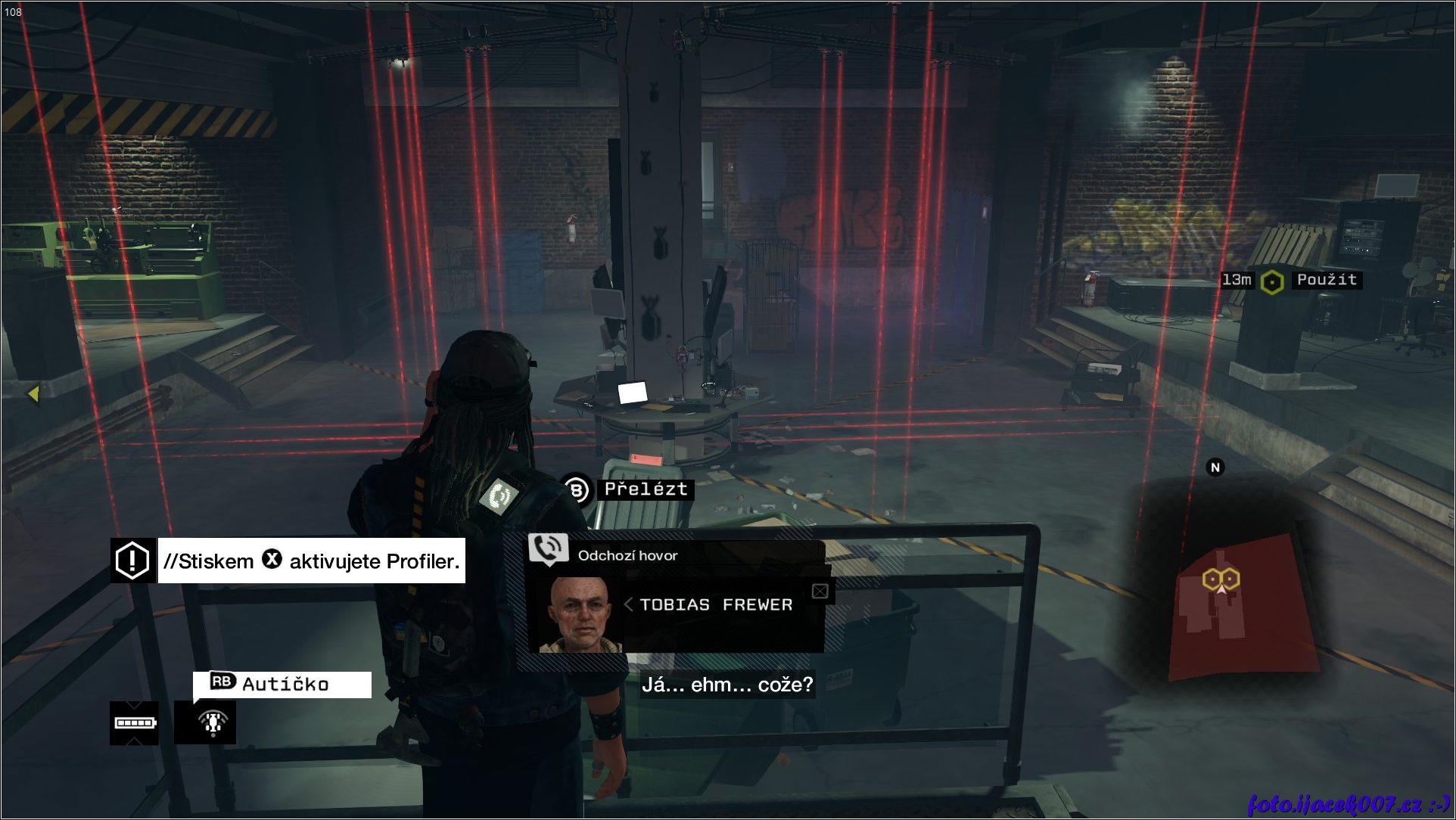Select the hexagonal Použít objective marker
The height and width of the screenshot is (820, 1456).
tap(1272, 282)
